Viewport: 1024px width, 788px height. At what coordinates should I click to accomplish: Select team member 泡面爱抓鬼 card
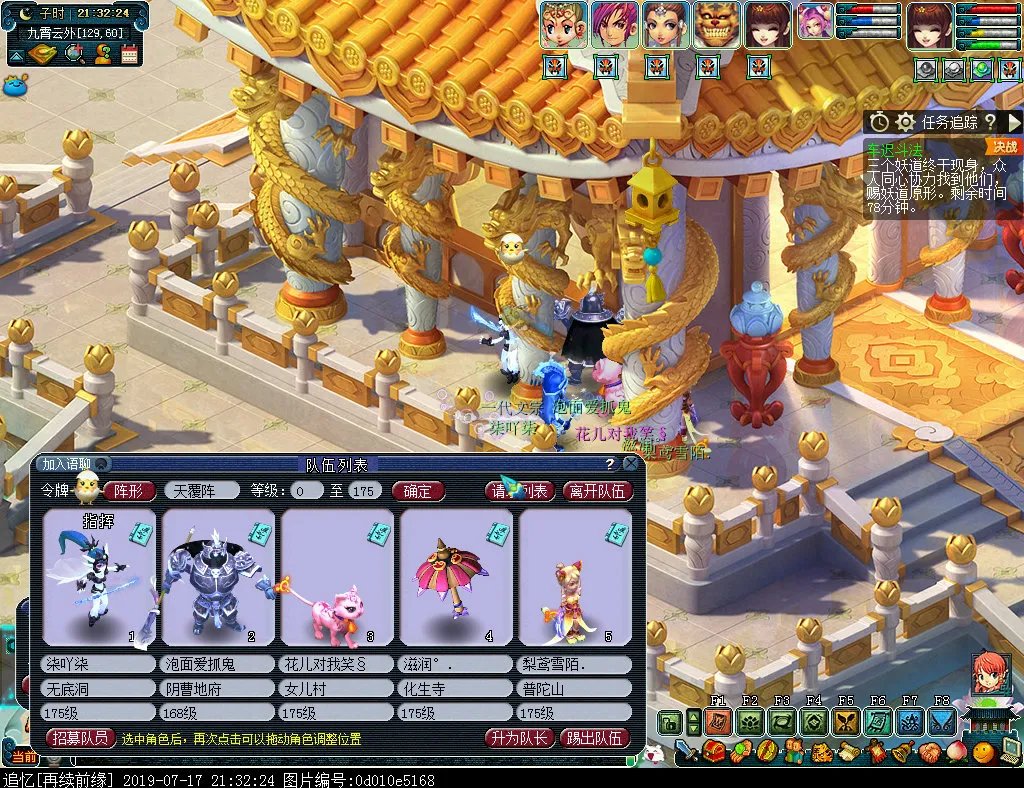tap(218, 577)
